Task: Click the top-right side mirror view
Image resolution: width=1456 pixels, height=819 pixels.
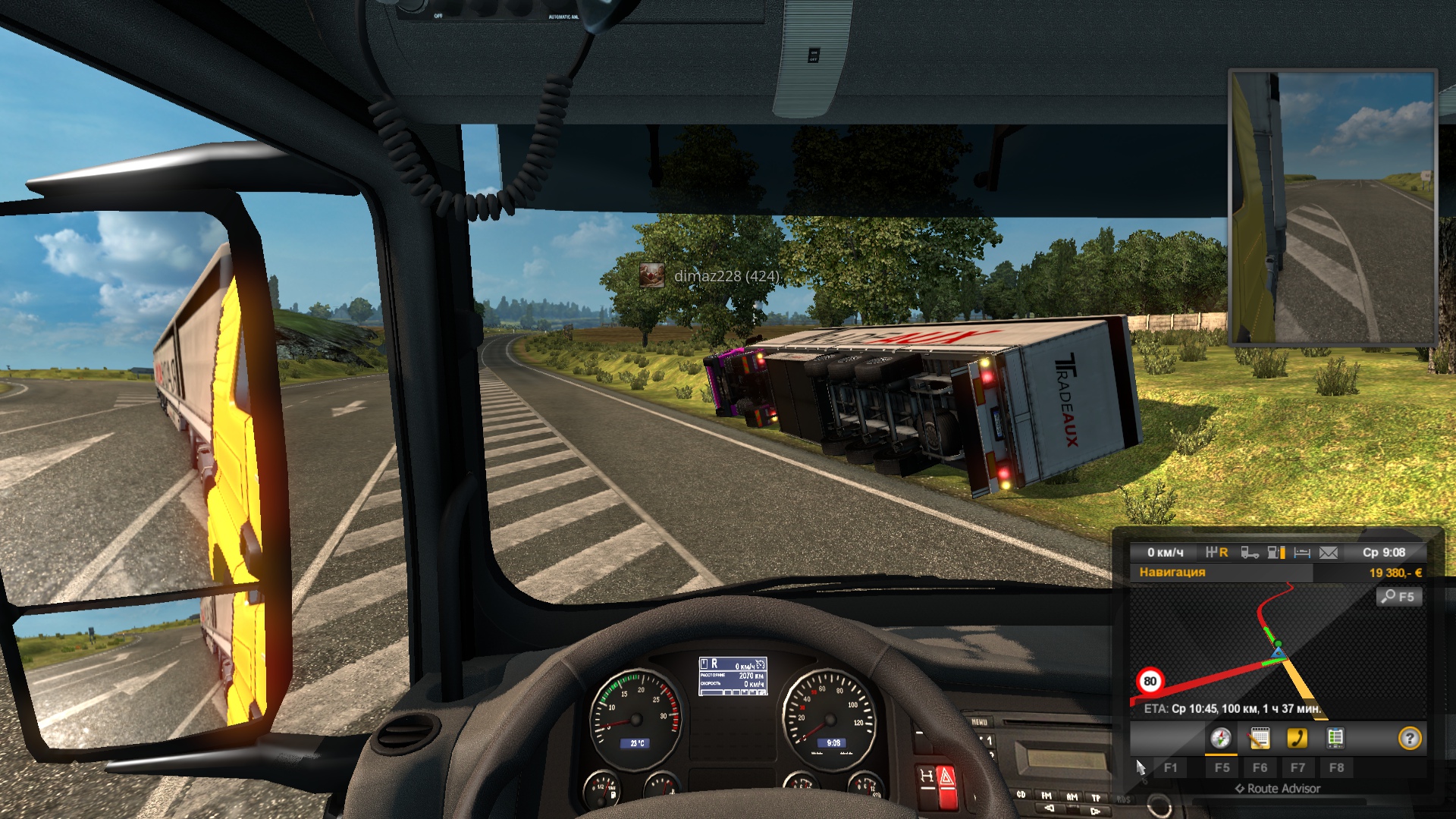Action: coord(1332,208)
